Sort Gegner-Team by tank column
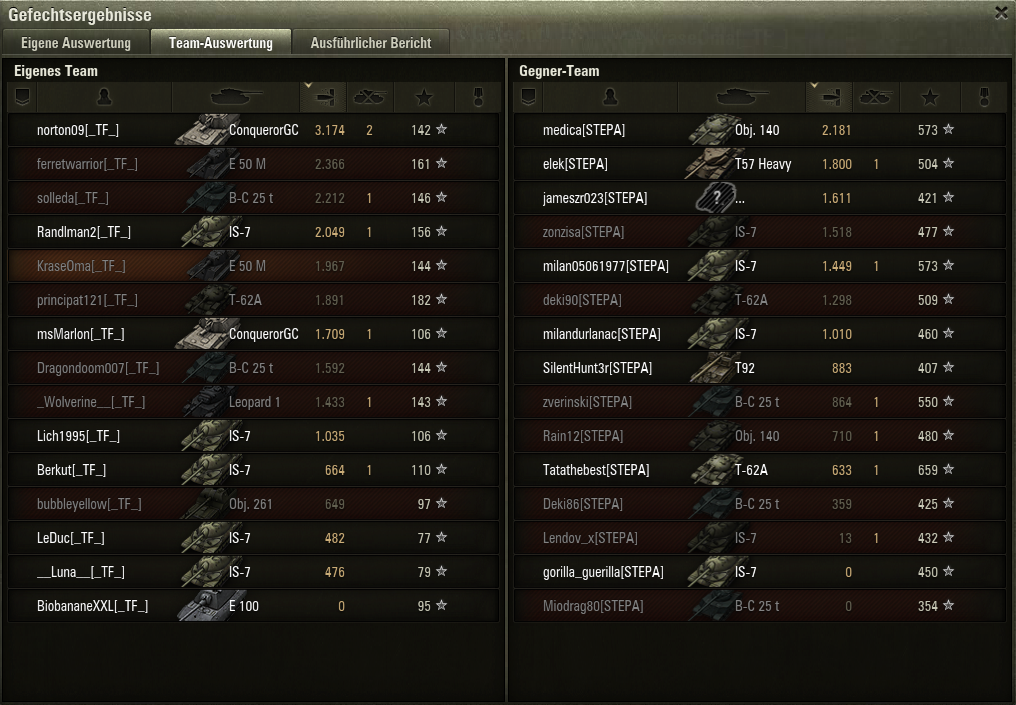 click(x=741, y=97)
